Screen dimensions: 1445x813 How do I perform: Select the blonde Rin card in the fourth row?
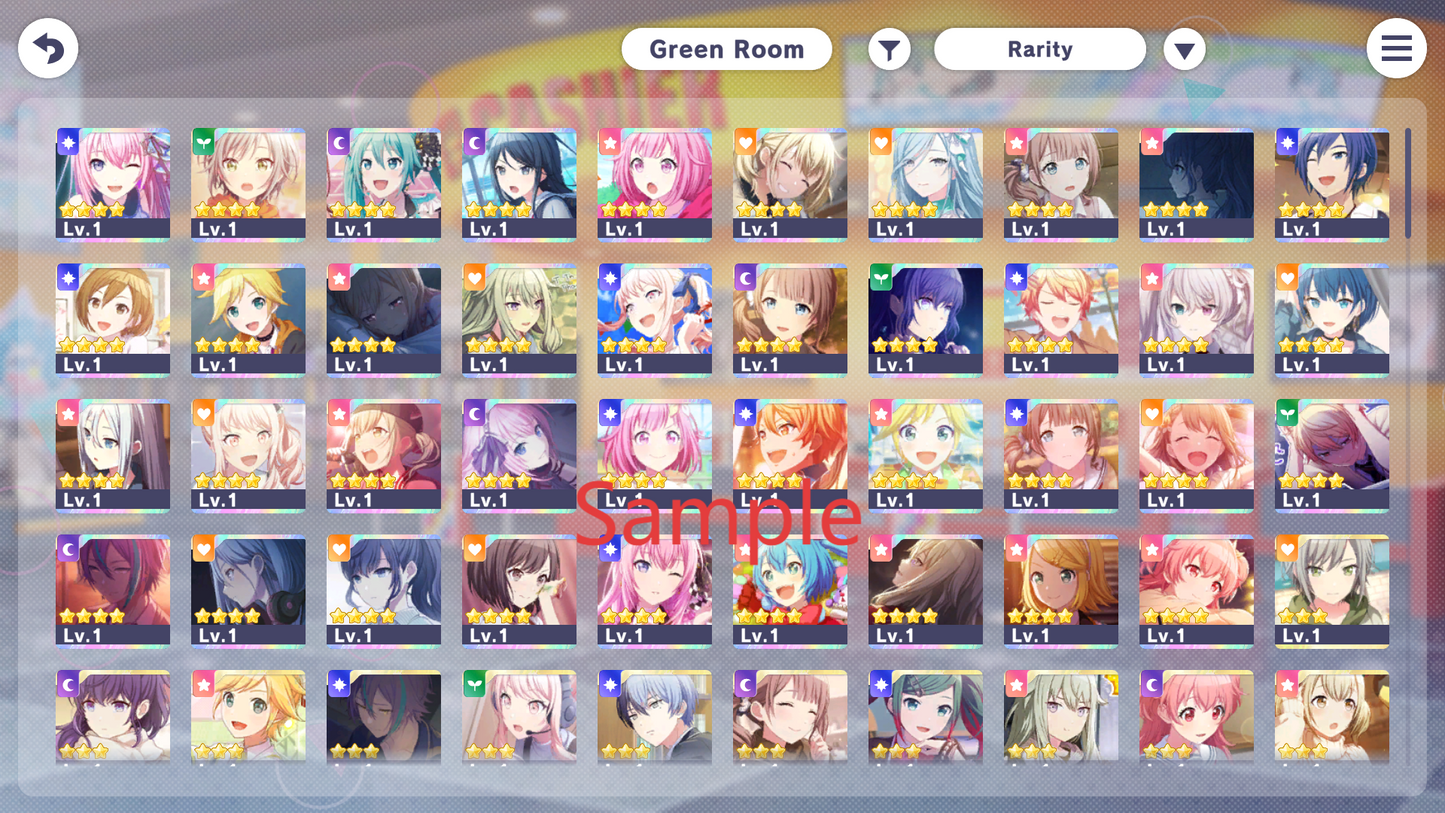tap(1061, 590)
